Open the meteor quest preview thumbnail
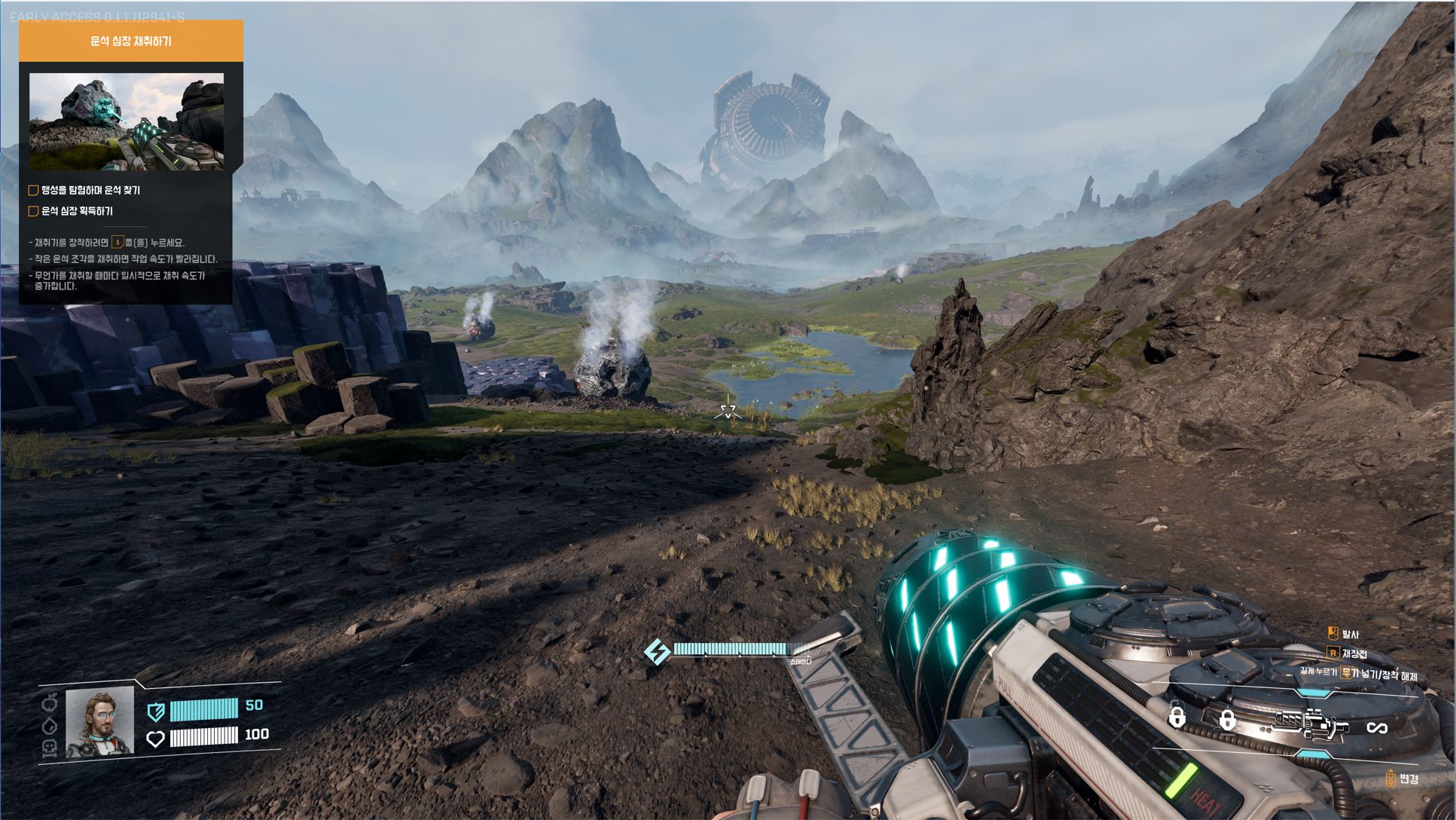 (x=126, y=121)
